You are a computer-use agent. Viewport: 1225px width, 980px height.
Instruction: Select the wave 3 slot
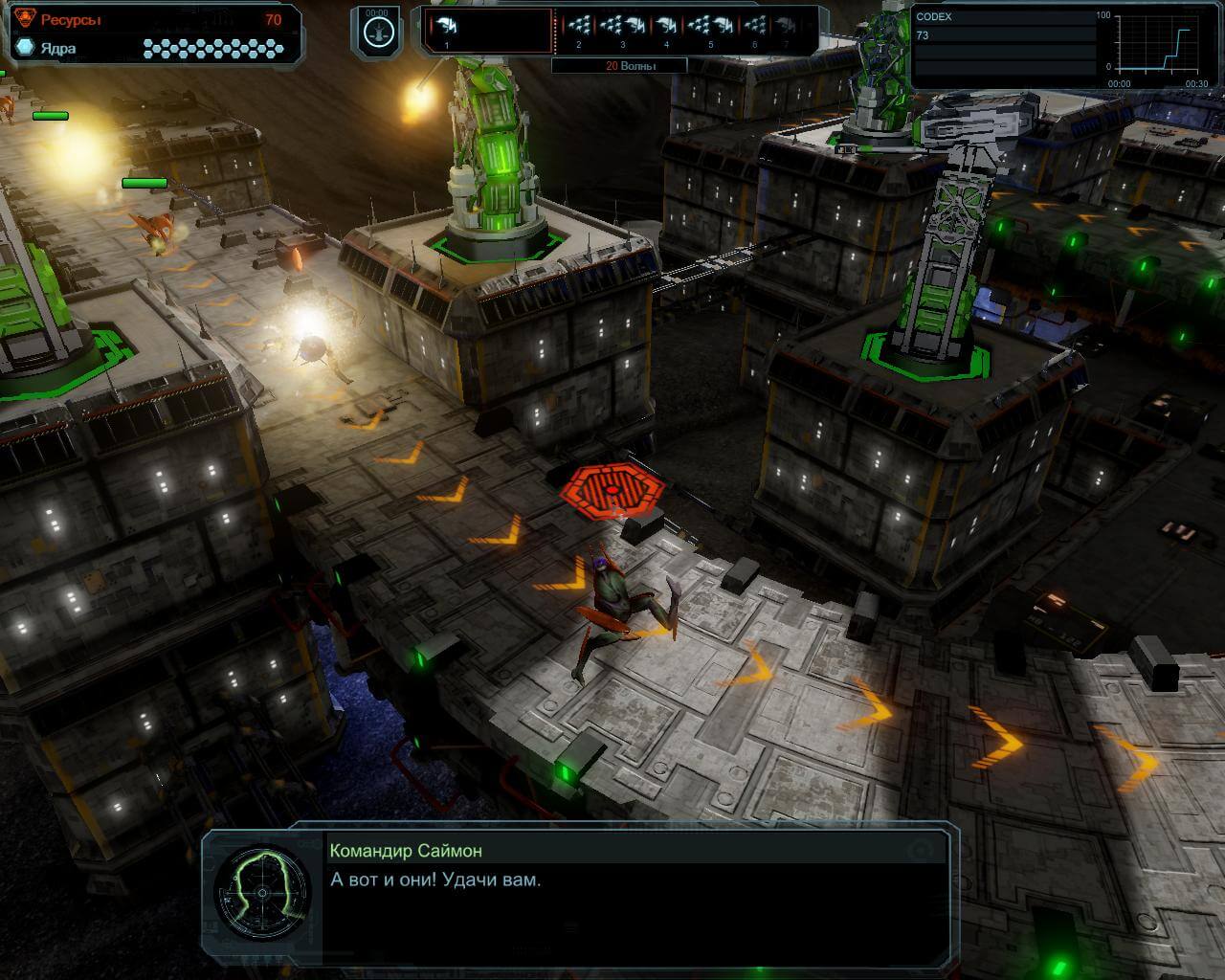point(622,30)
